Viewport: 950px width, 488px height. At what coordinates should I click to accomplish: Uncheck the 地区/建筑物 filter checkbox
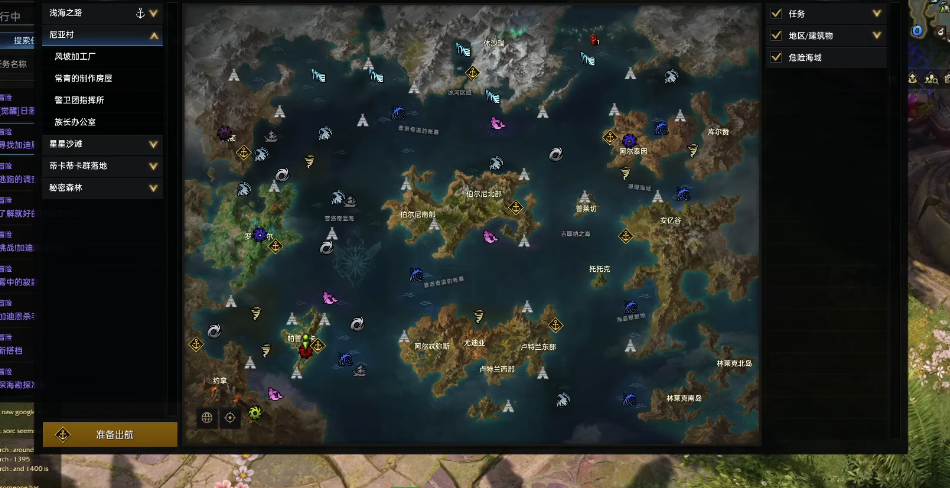pos(777,35)
